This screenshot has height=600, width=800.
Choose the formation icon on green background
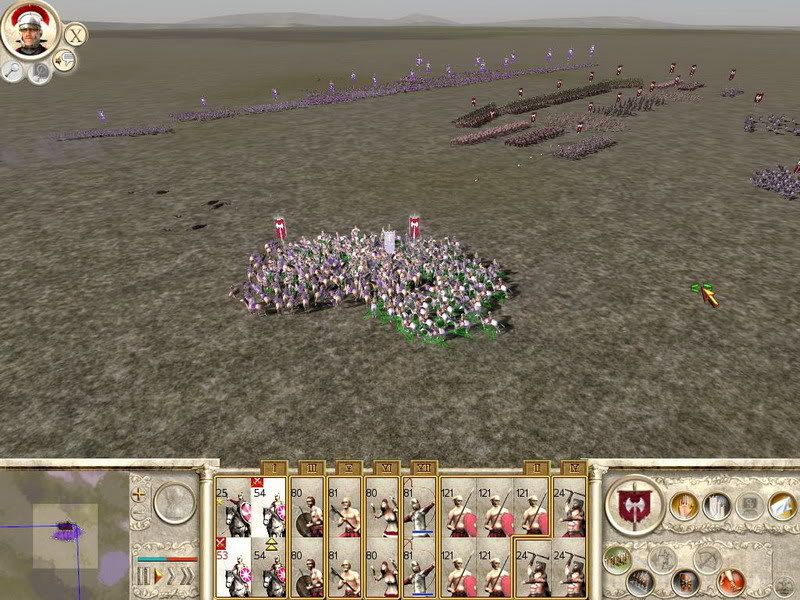click(616, 558)
